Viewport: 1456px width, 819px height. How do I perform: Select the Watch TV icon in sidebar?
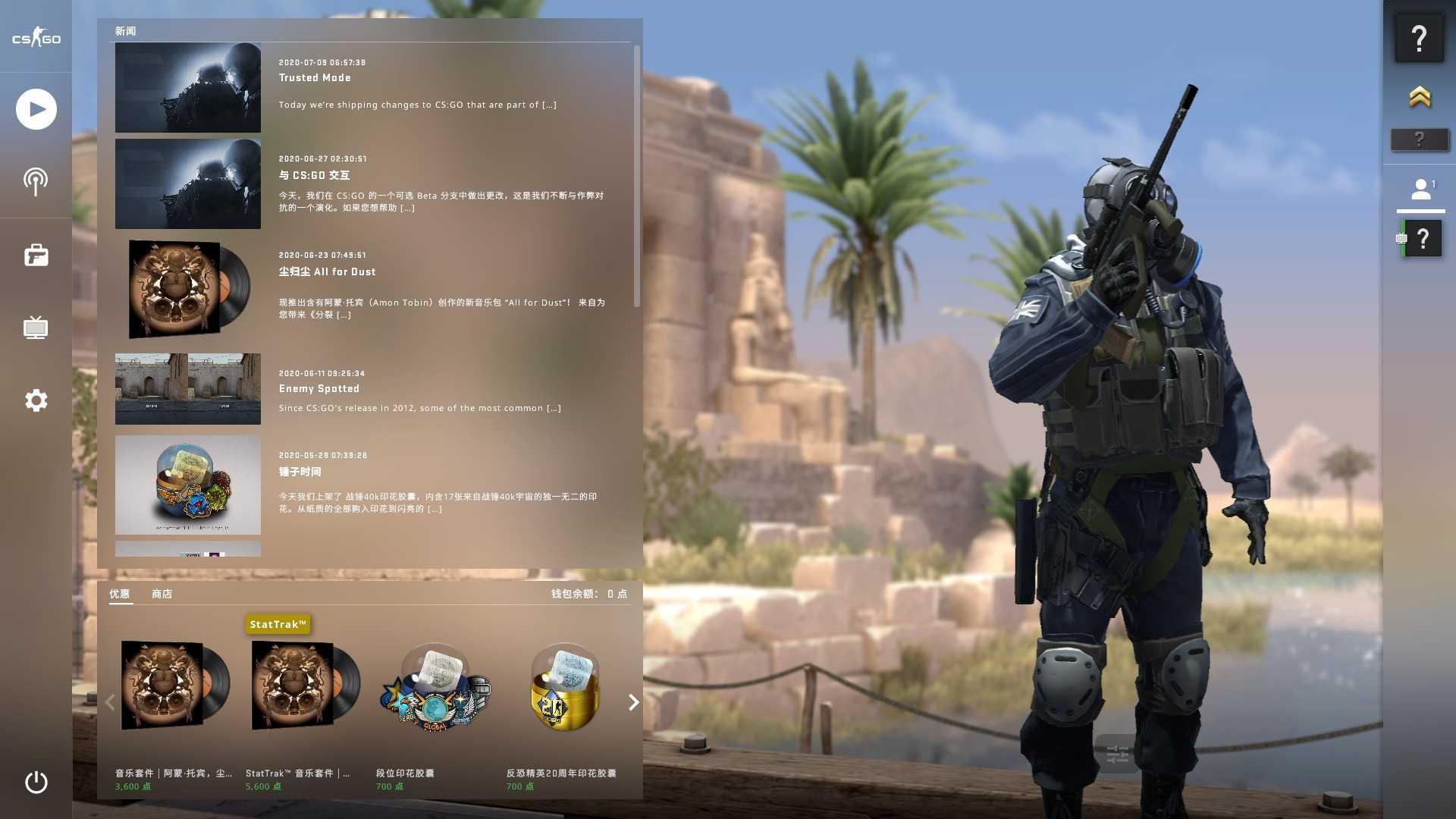click(36, 328)
